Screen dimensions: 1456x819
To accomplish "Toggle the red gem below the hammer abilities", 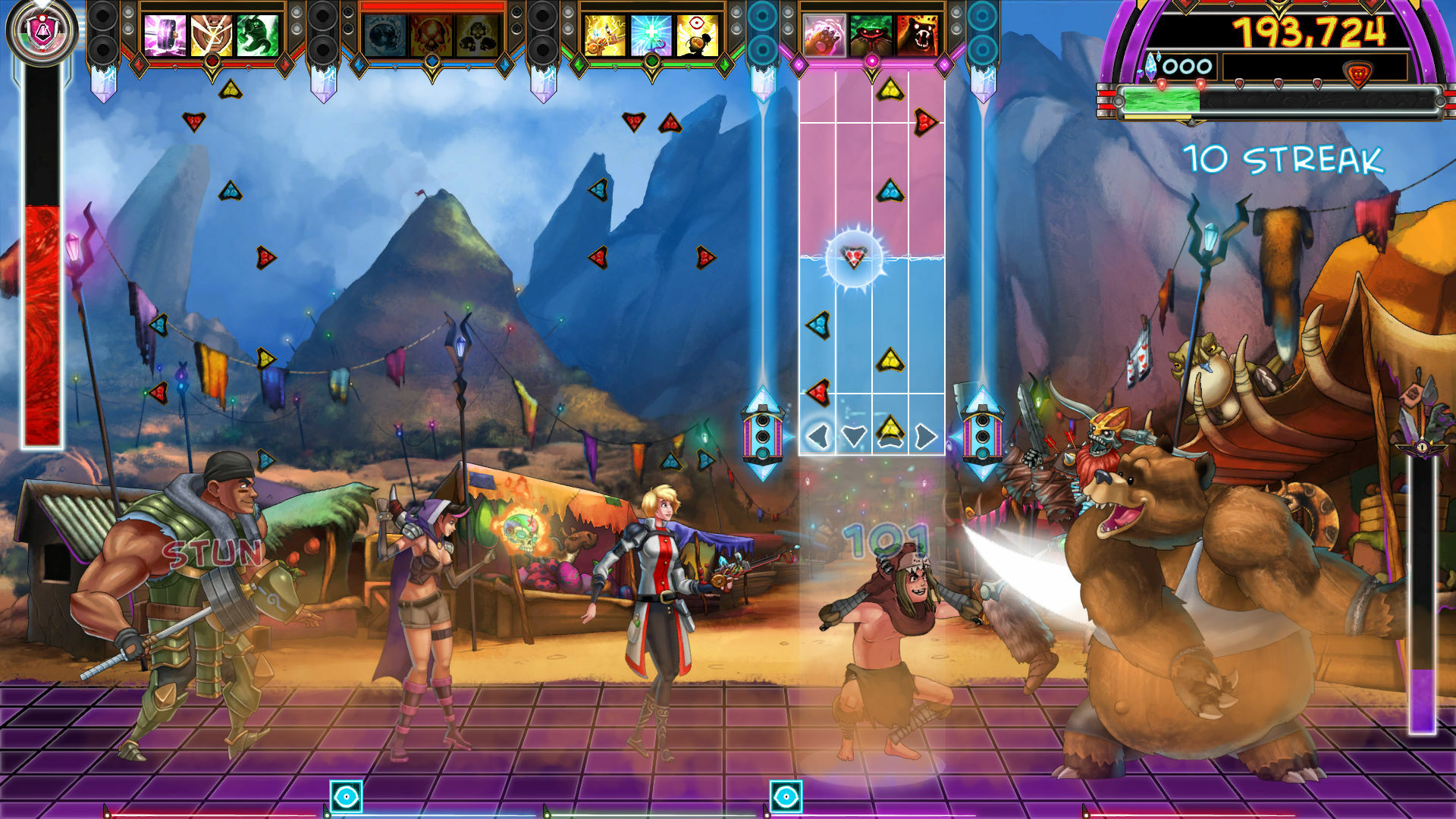I will pyautogui.click(x=212, y=61).
